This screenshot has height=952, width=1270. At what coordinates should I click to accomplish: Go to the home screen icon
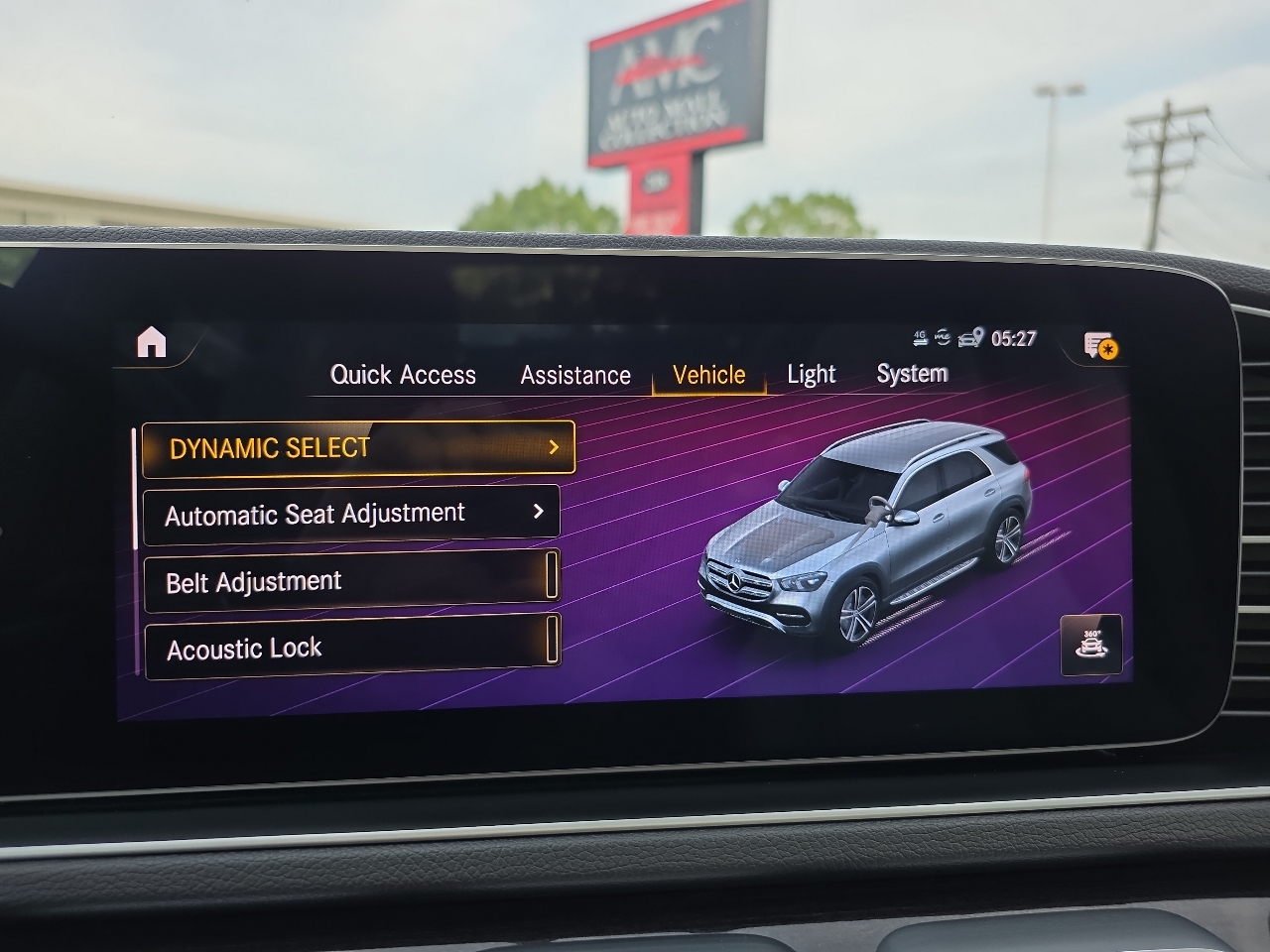(x=151, y=342)
